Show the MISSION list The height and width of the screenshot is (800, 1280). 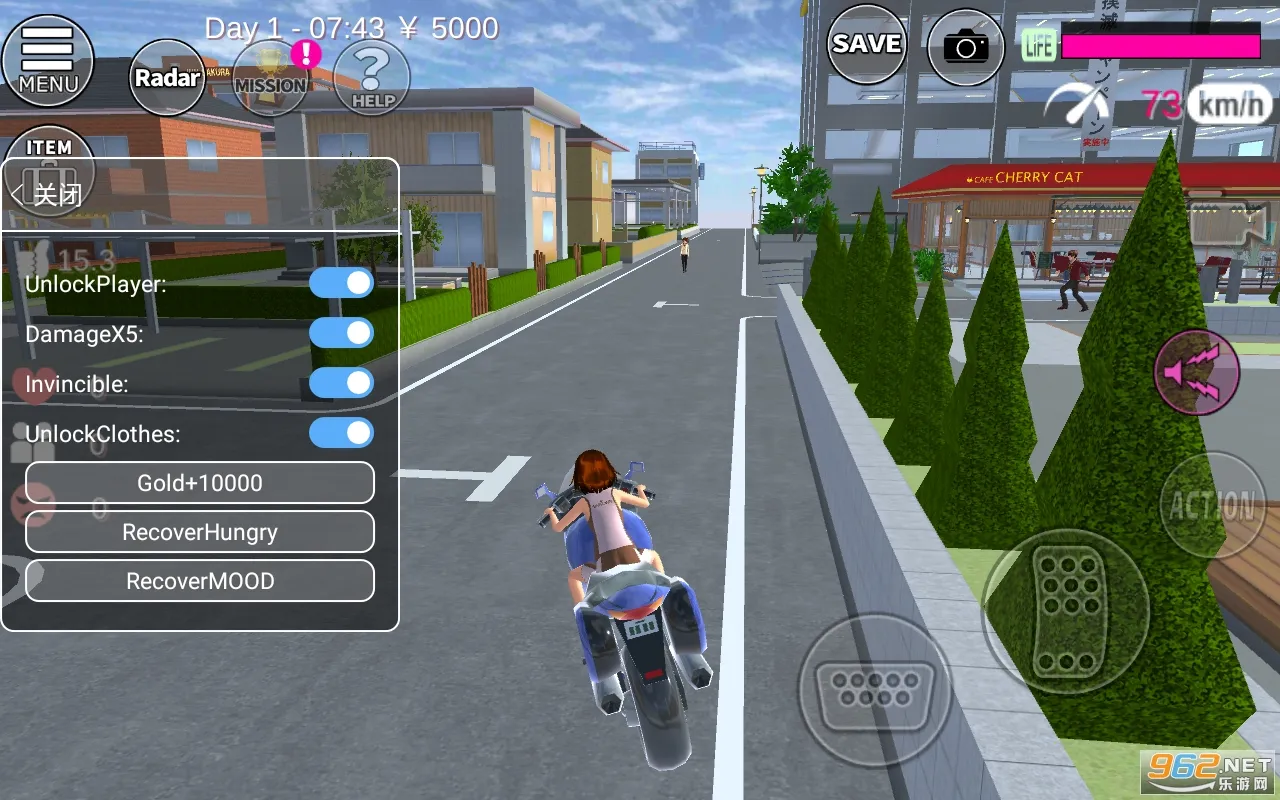[271, 78]
